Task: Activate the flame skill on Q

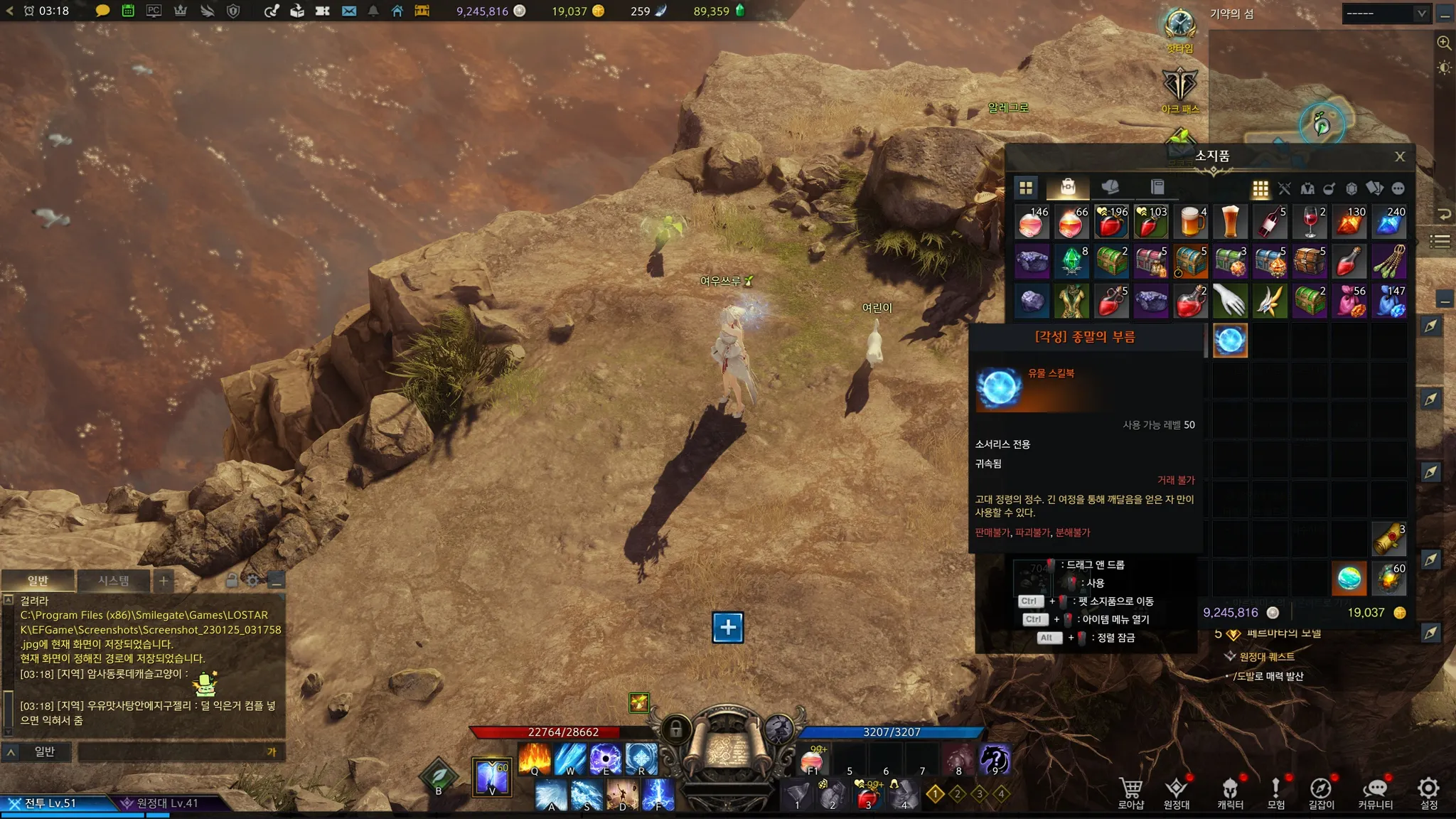Action: tap(535, 758)
